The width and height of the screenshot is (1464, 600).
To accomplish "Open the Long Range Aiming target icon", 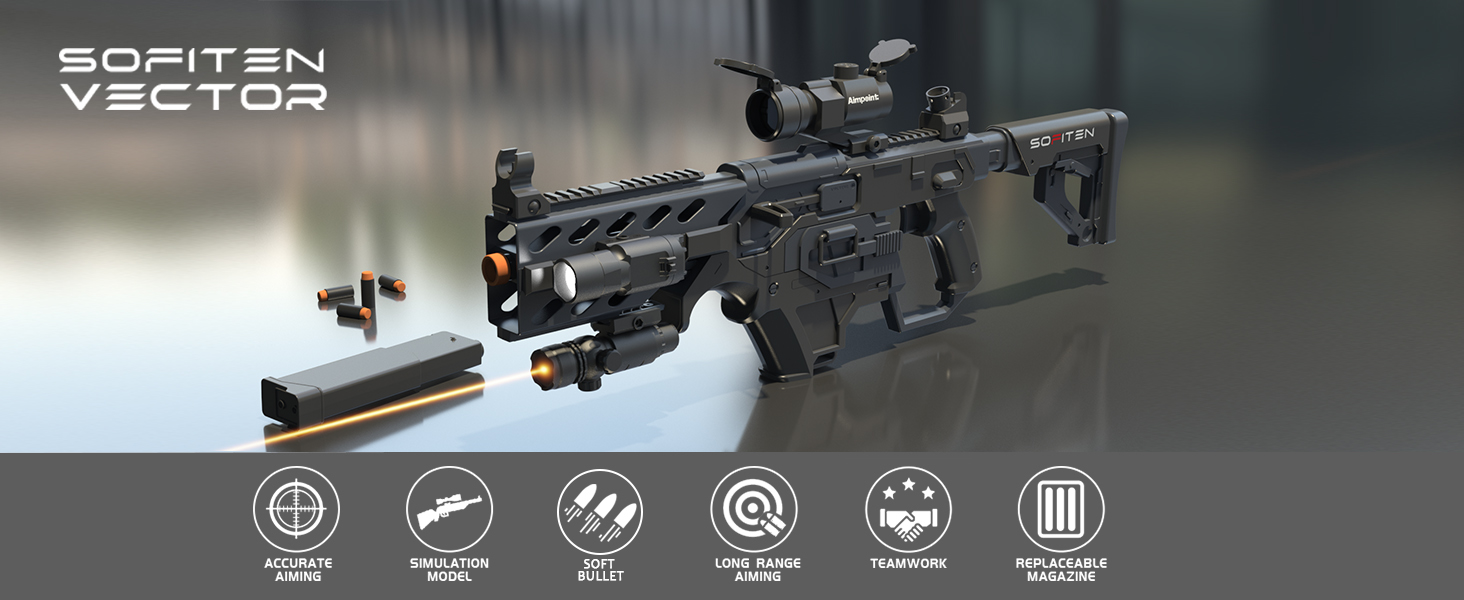I will click(x=753, y=509).
